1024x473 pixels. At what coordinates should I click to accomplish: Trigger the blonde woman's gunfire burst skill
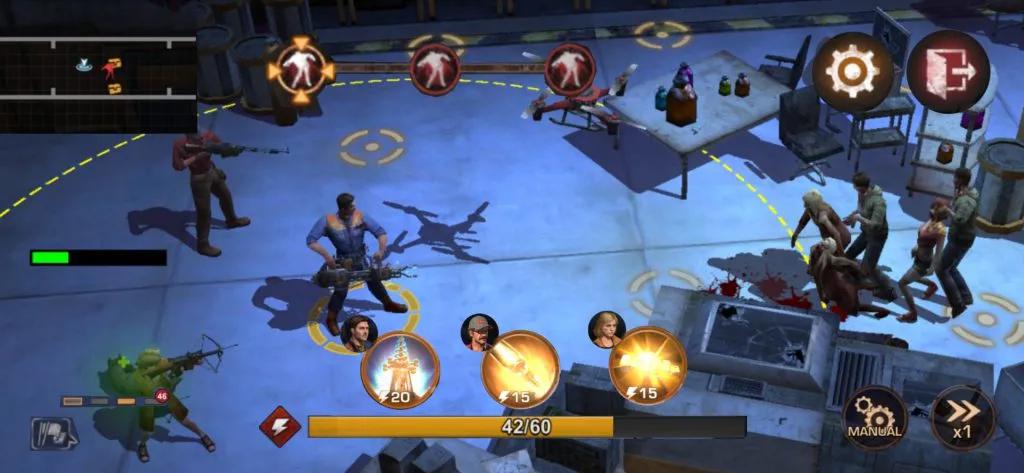tap(647, 366)
